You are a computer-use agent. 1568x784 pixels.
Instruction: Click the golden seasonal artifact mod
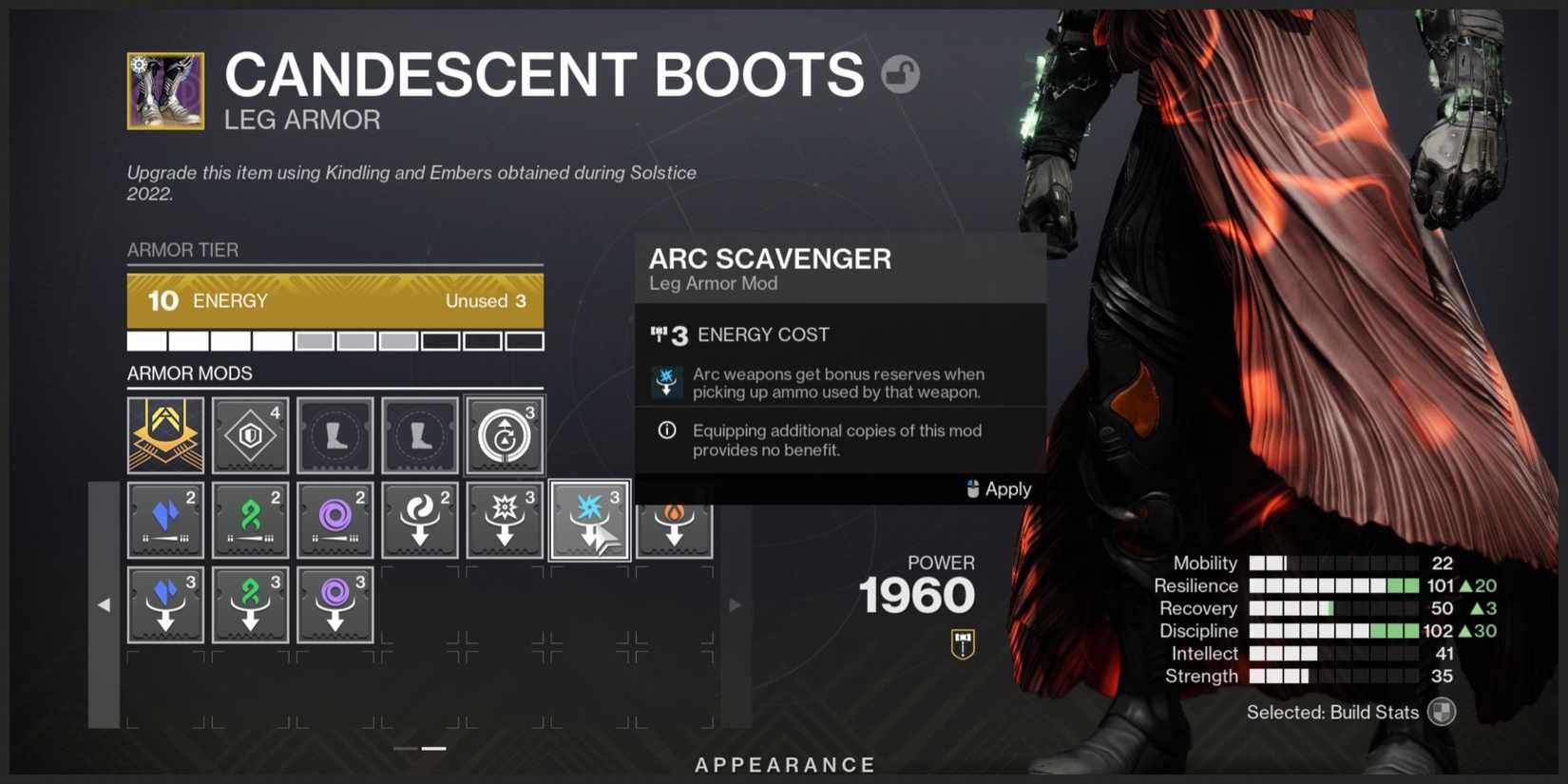165,435
